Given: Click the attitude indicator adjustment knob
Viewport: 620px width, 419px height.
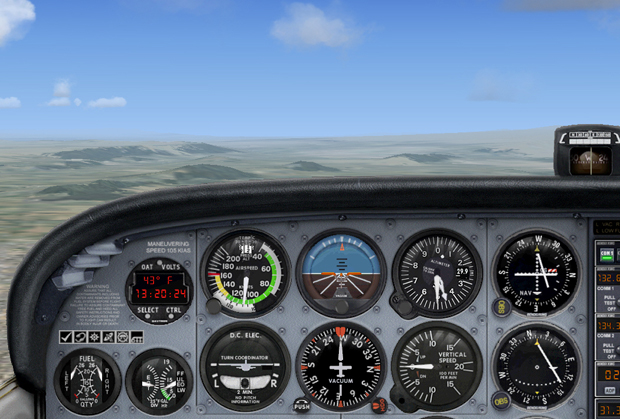Looking at the screenshot, I should [341, 306].
